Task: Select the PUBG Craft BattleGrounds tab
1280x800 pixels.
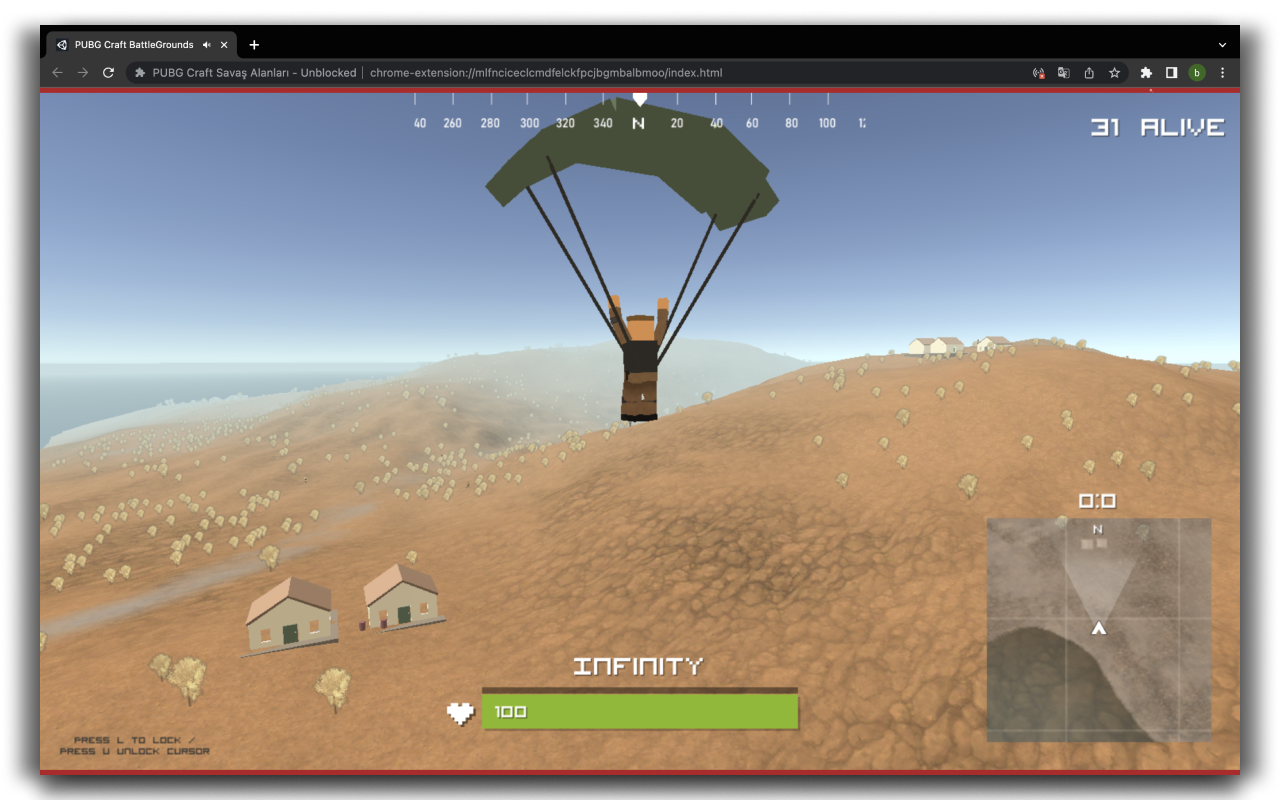Action: click(x=130, y=44)
